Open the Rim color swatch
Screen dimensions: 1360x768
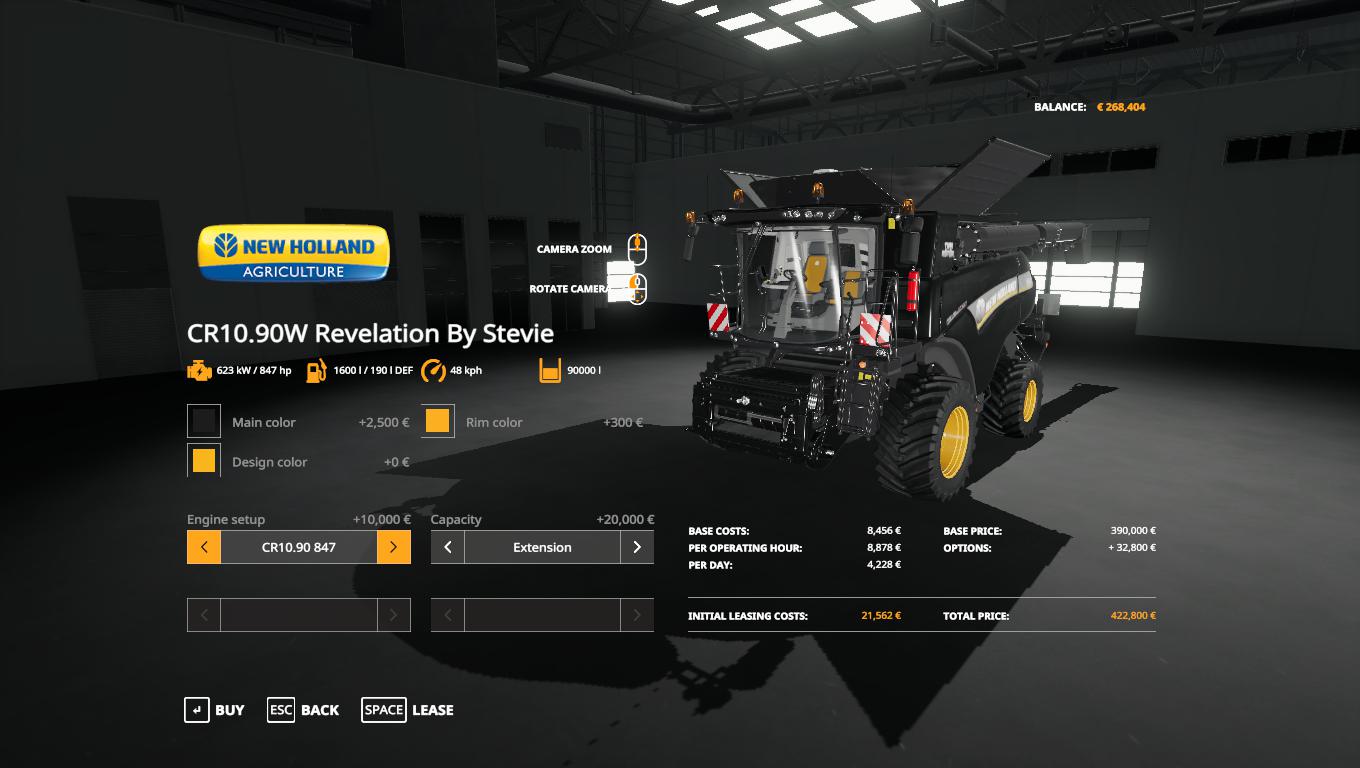click(438, 422)
